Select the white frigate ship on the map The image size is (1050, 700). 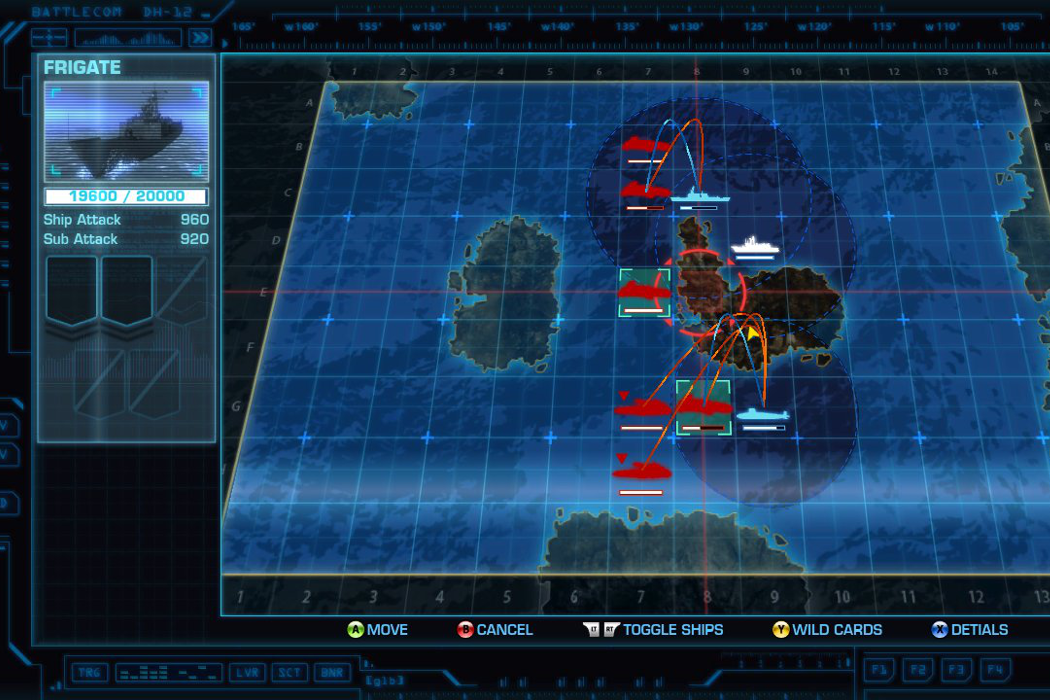(754, 244)
